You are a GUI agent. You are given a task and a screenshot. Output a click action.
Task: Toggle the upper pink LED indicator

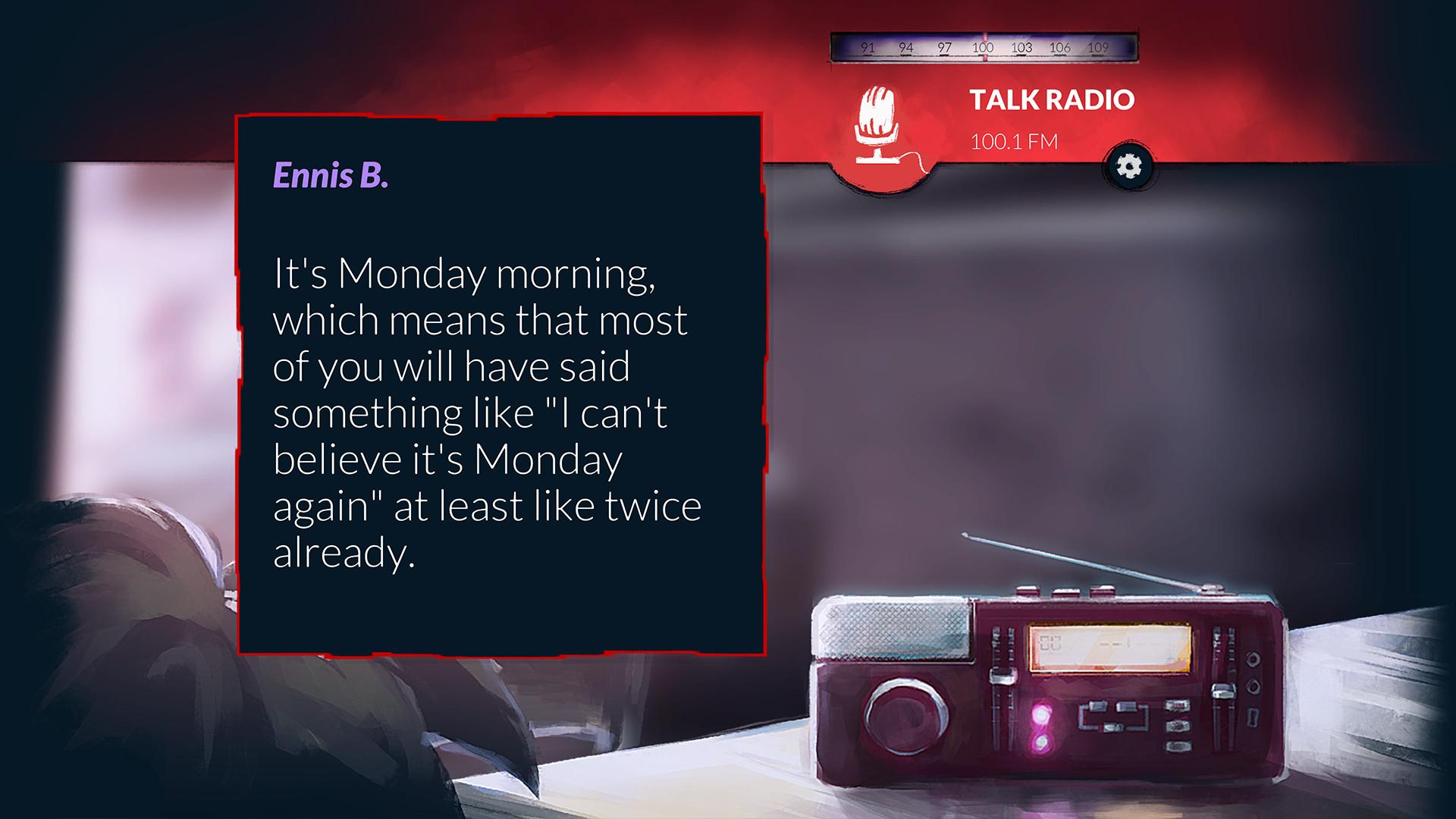tap(1040, 716)
